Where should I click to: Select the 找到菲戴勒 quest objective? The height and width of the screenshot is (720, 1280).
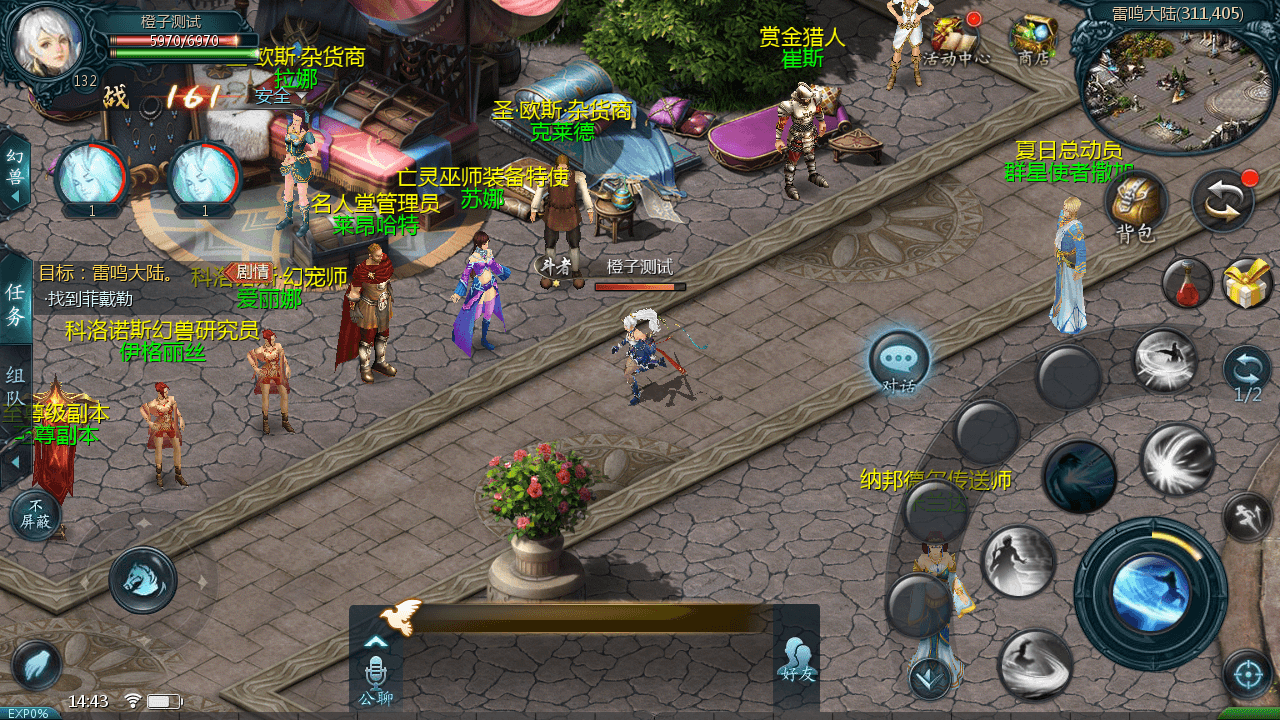[x=89, y=299]
